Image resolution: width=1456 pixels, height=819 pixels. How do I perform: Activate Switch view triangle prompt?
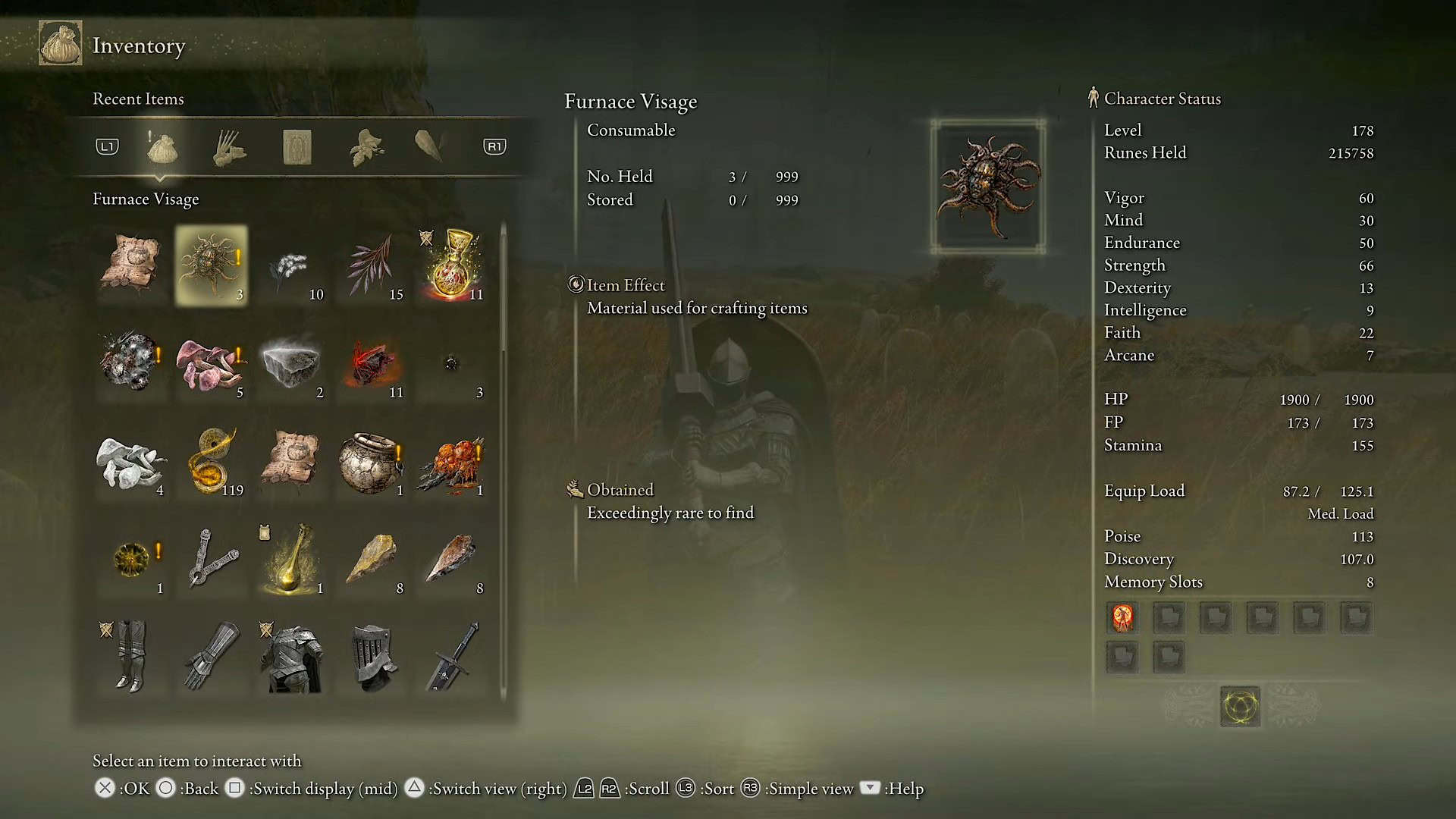(x=414, y=788)
